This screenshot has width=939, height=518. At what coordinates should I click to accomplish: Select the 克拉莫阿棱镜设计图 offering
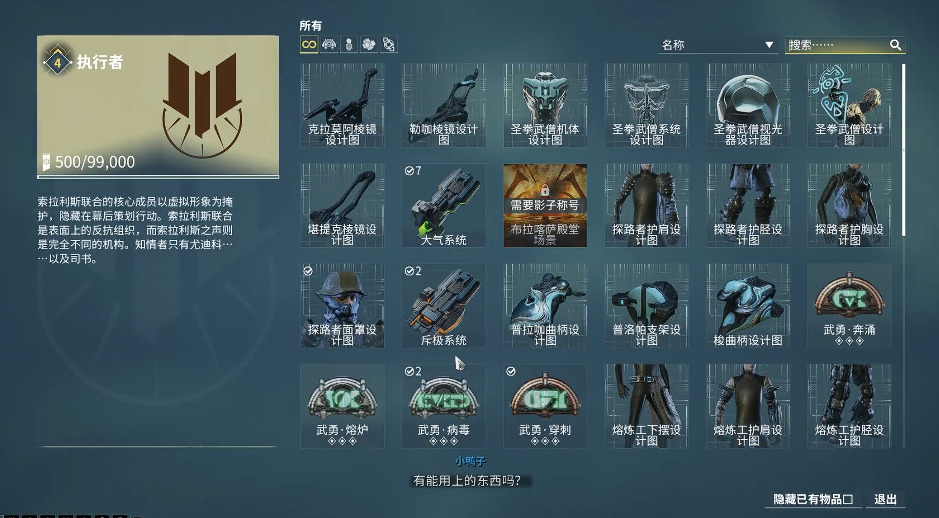(x=342, y=106)
